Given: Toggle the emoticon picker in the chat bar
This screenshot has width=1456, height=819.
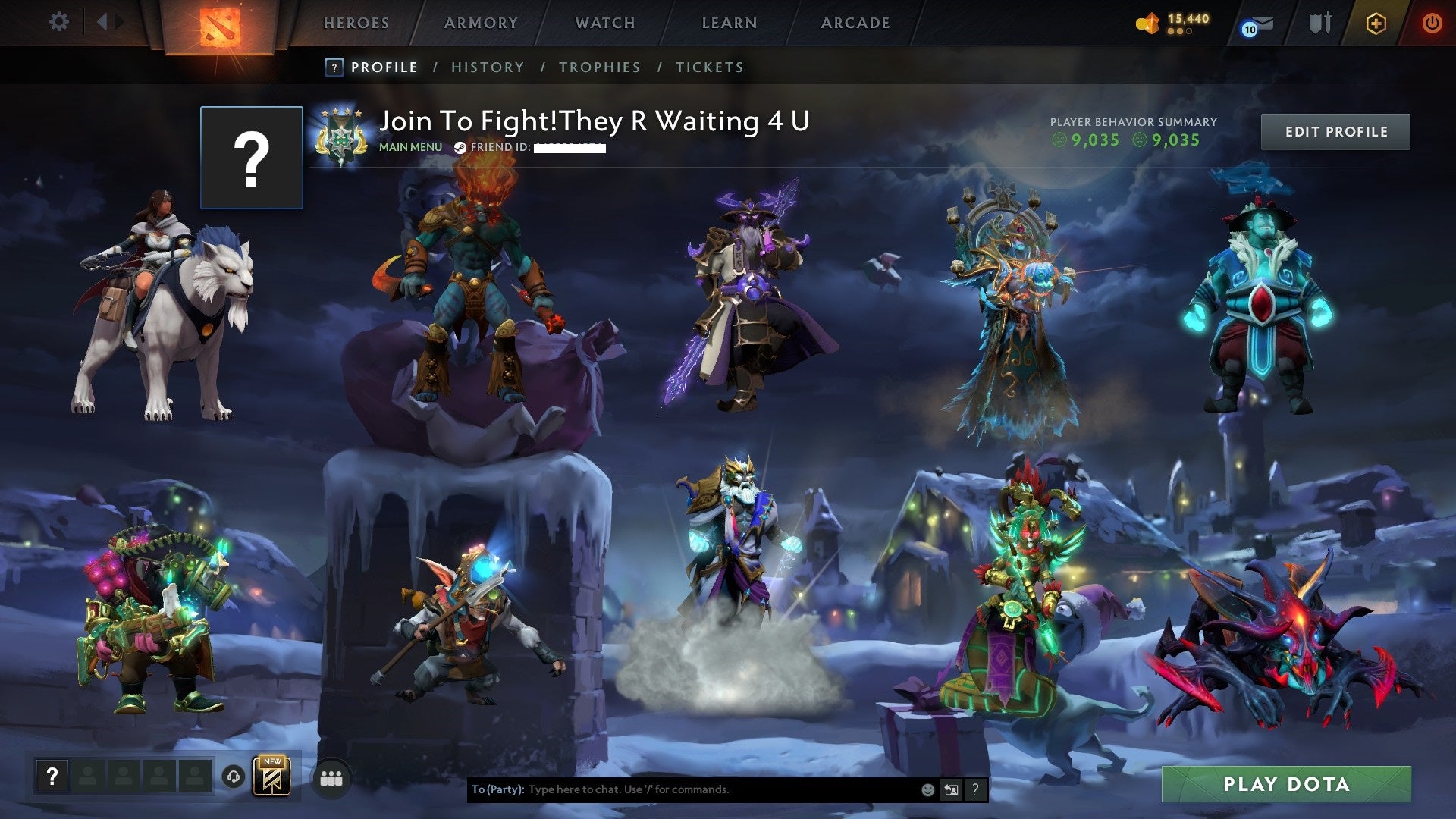Looking at the screenshot, I should (927, 789).
